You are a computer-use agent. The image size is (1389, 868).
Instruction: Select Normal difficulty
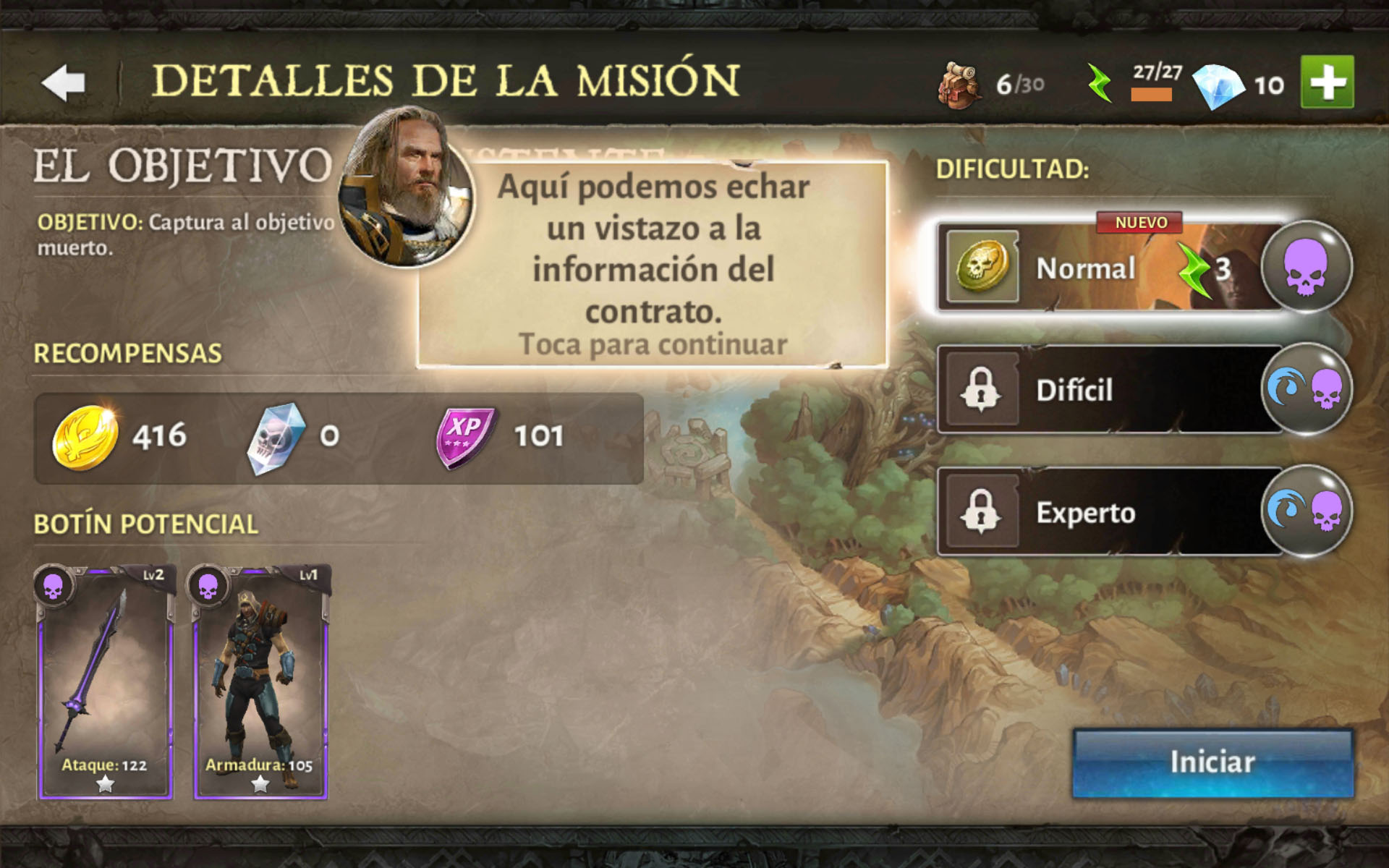click(x=1107, y=268)
